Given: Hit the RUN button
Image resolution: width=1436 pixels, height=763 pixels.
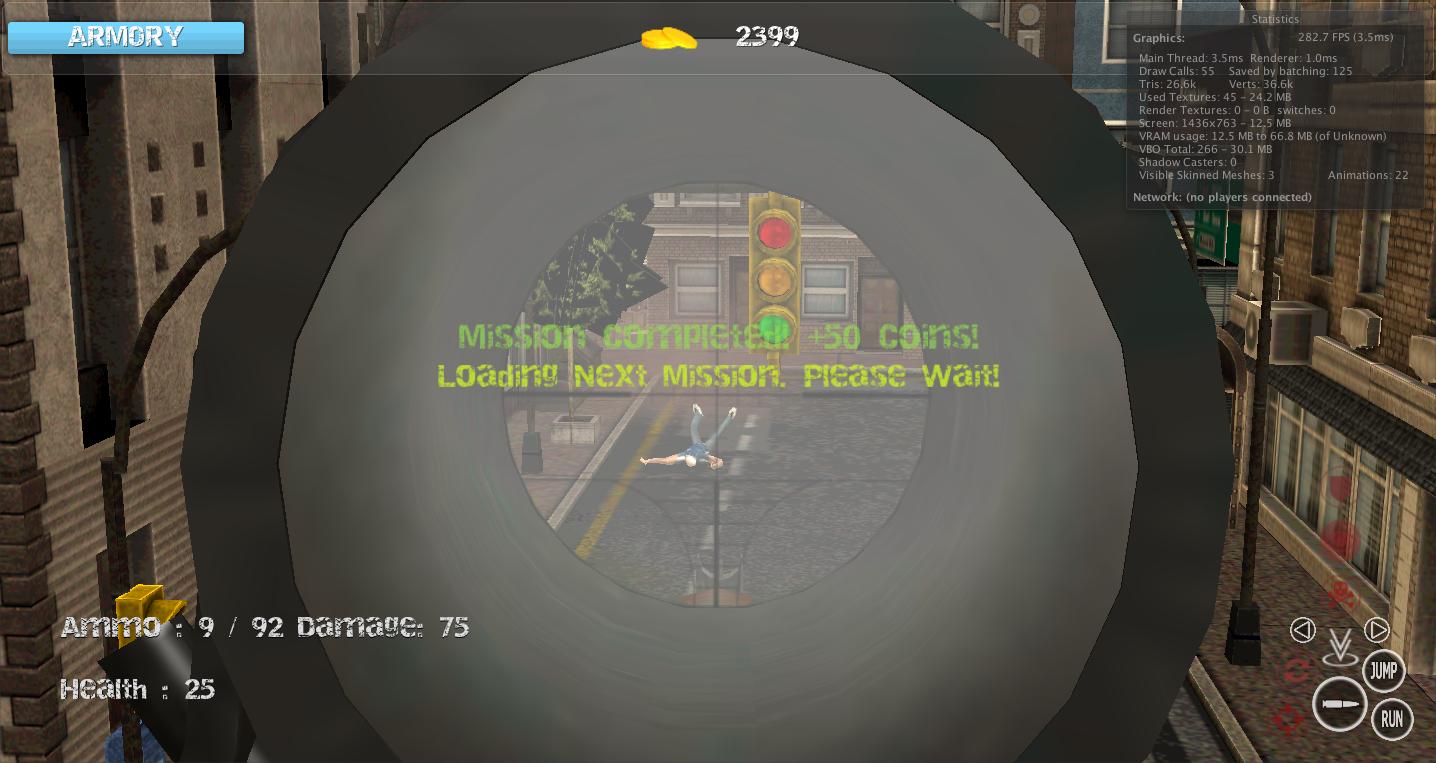Looking at the screenshot, I should click(x=1391, y=718).
